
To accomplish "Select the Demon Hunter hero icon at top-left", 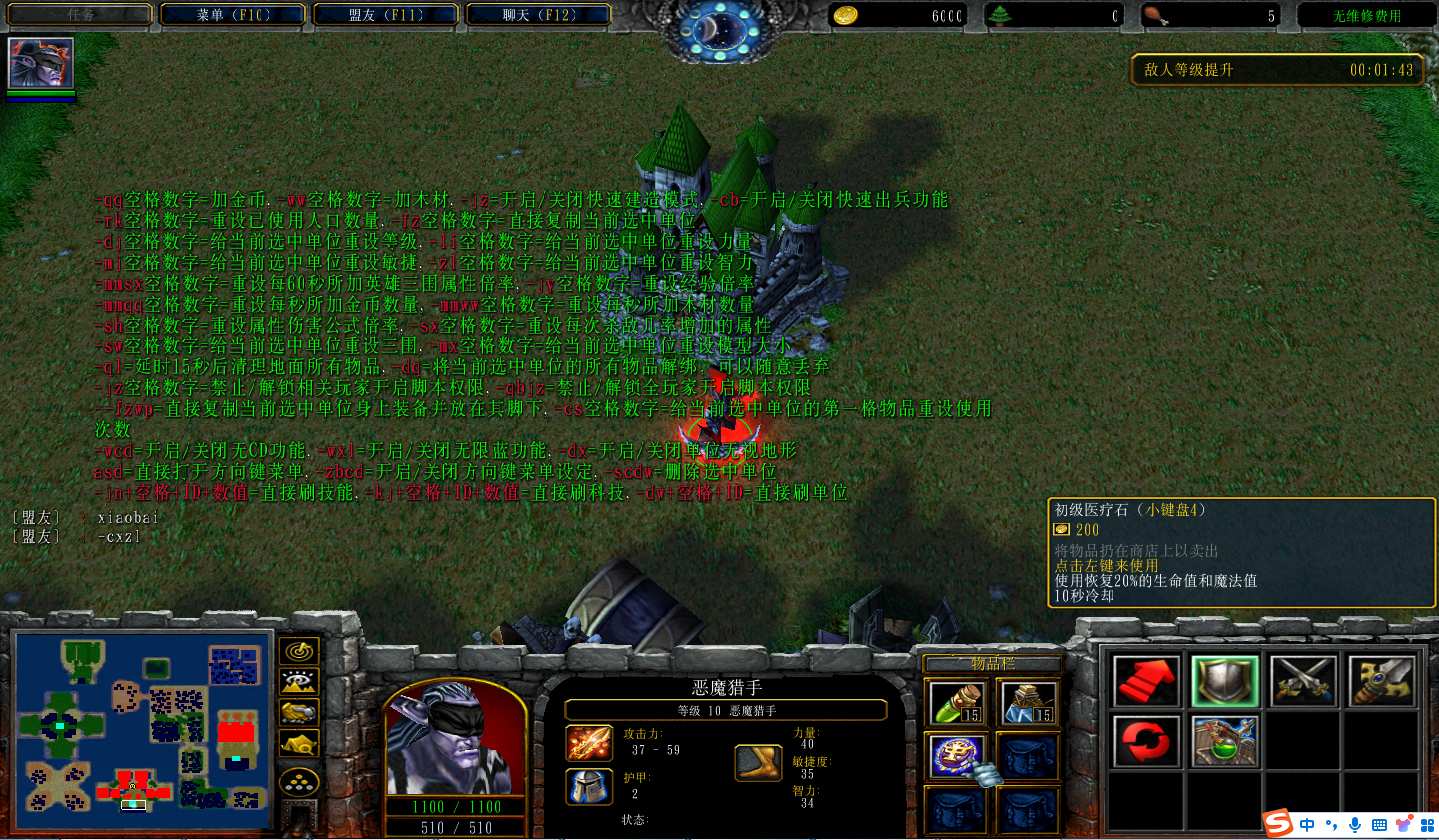I will point(41,64).
